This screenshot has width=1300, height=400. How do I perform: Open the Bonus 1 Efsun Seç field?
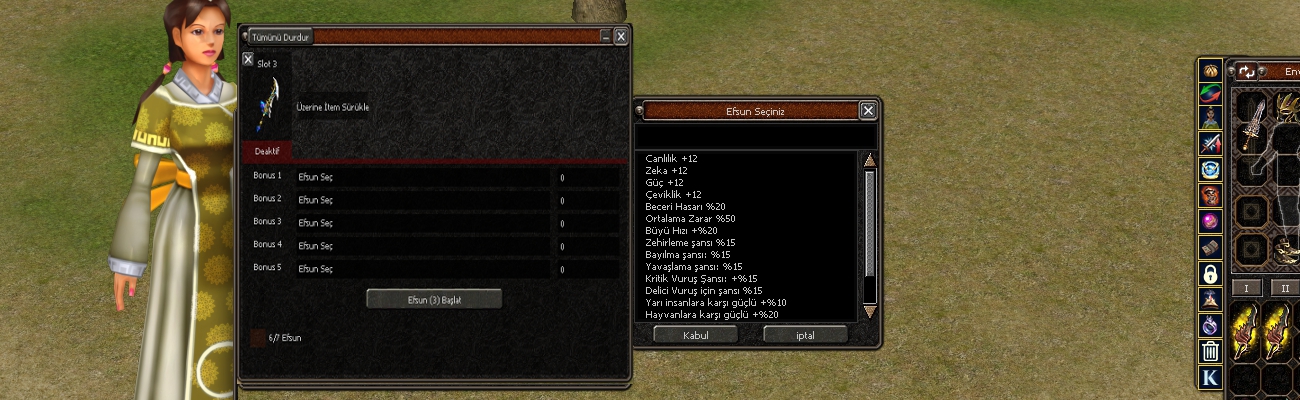pyautogui.click(x=422, y=177)
